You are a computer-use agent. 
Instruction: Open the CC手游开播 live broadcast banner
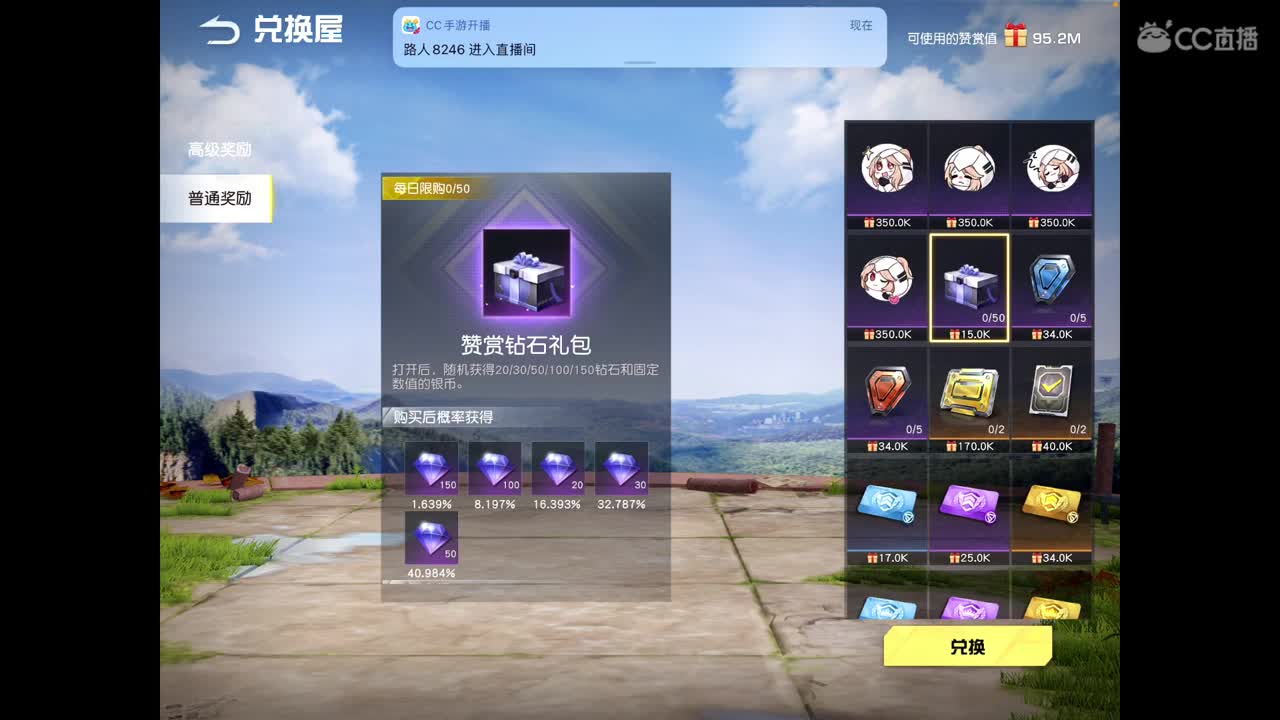pos(640,39)
